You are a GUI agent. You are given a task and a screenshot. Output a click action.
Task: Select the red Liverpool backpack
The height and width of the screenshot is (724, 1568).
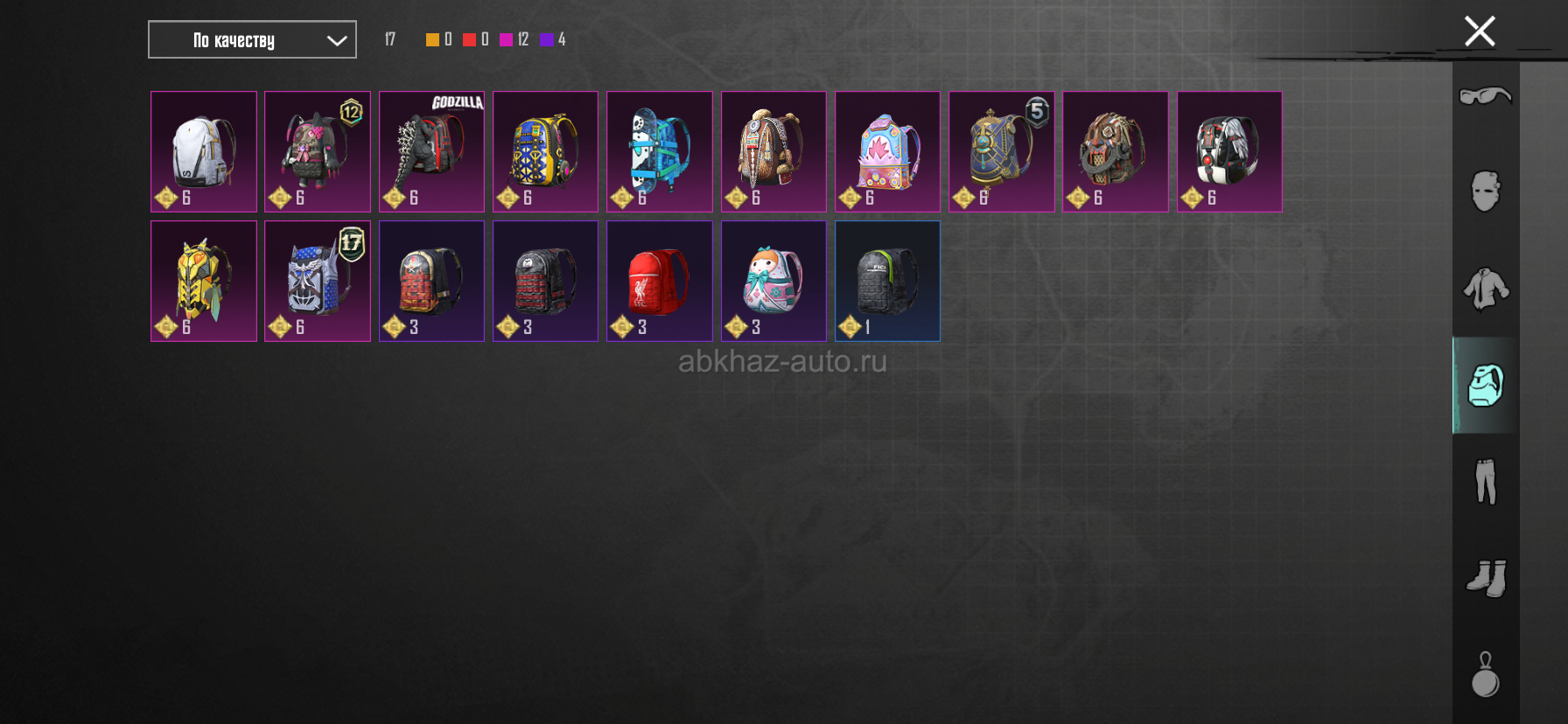click(660, 281)
